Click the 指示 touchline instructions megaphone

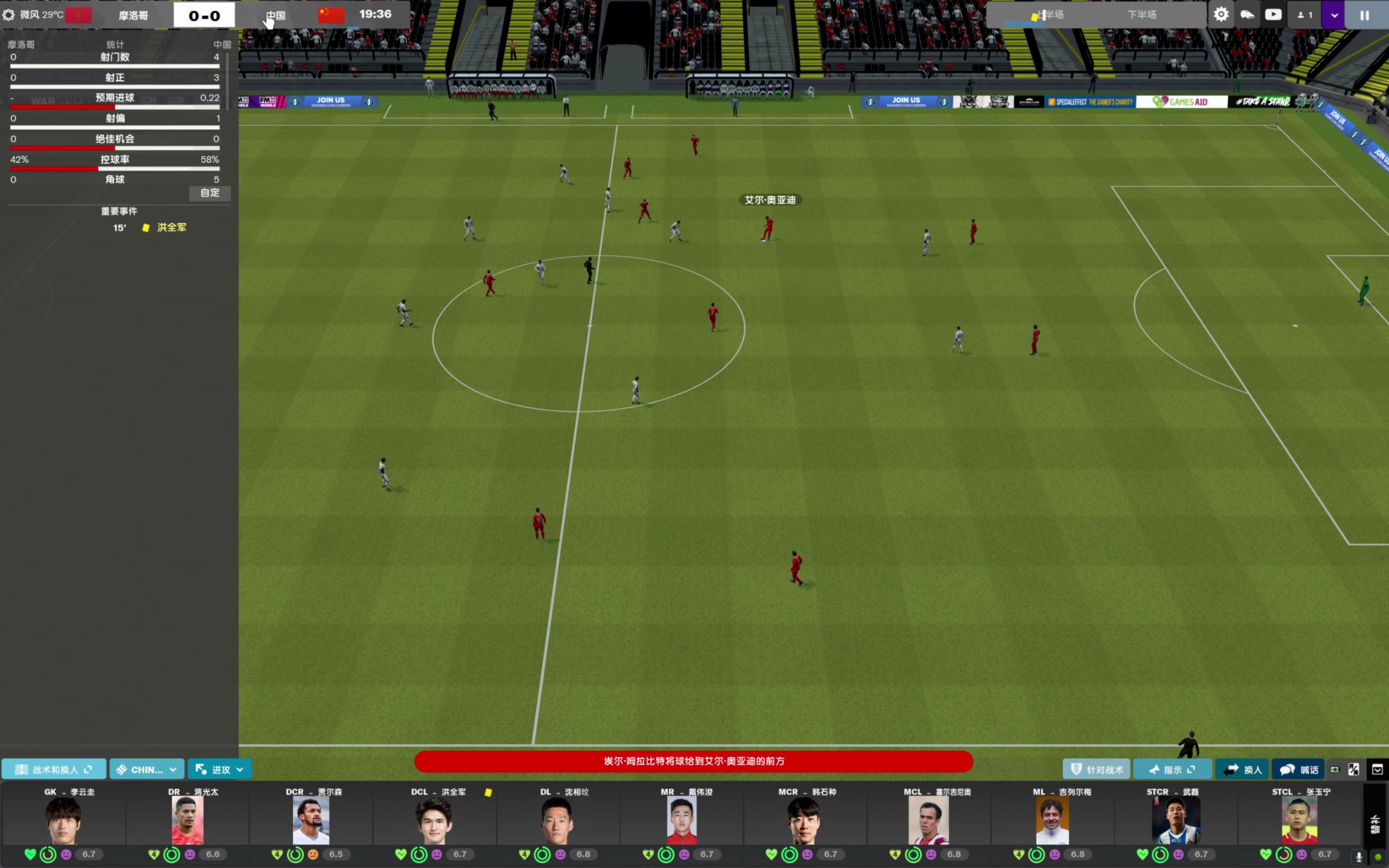[1173, 769]
